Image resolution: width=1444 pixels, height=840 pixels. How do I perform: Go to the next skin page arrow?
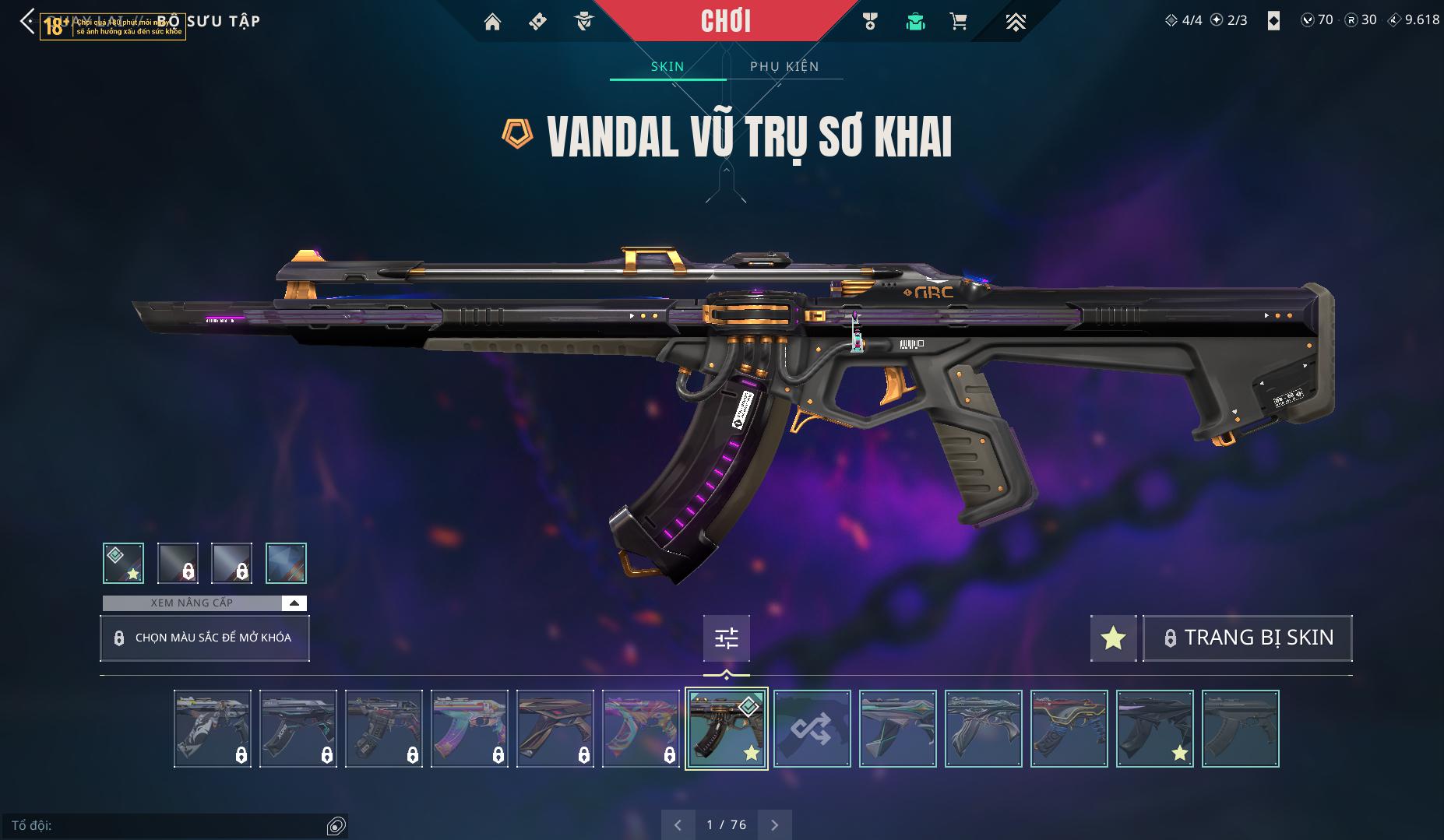pyautogui.click(x=774, y=824)
